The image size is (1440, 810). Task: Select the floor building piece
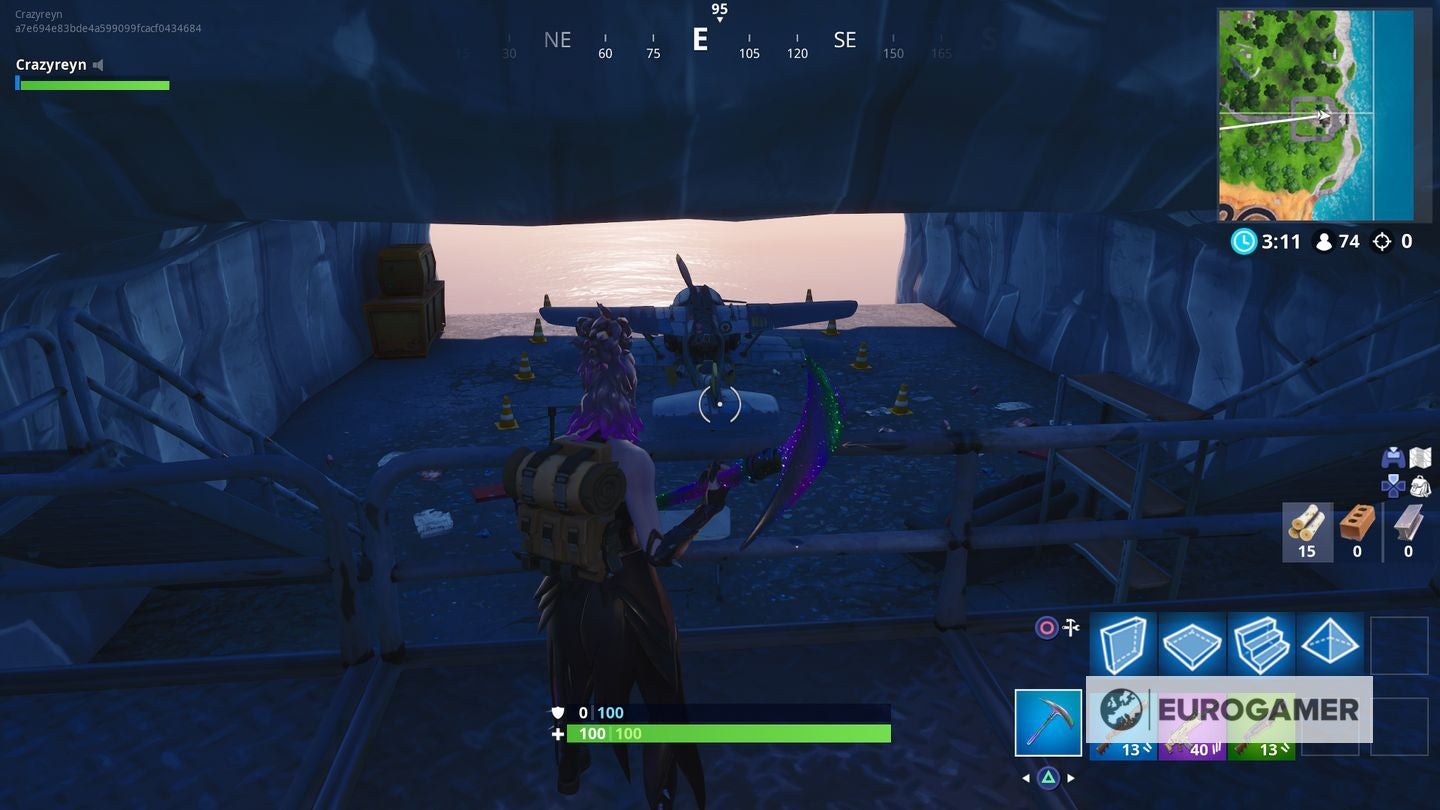tap(1192, 644)
